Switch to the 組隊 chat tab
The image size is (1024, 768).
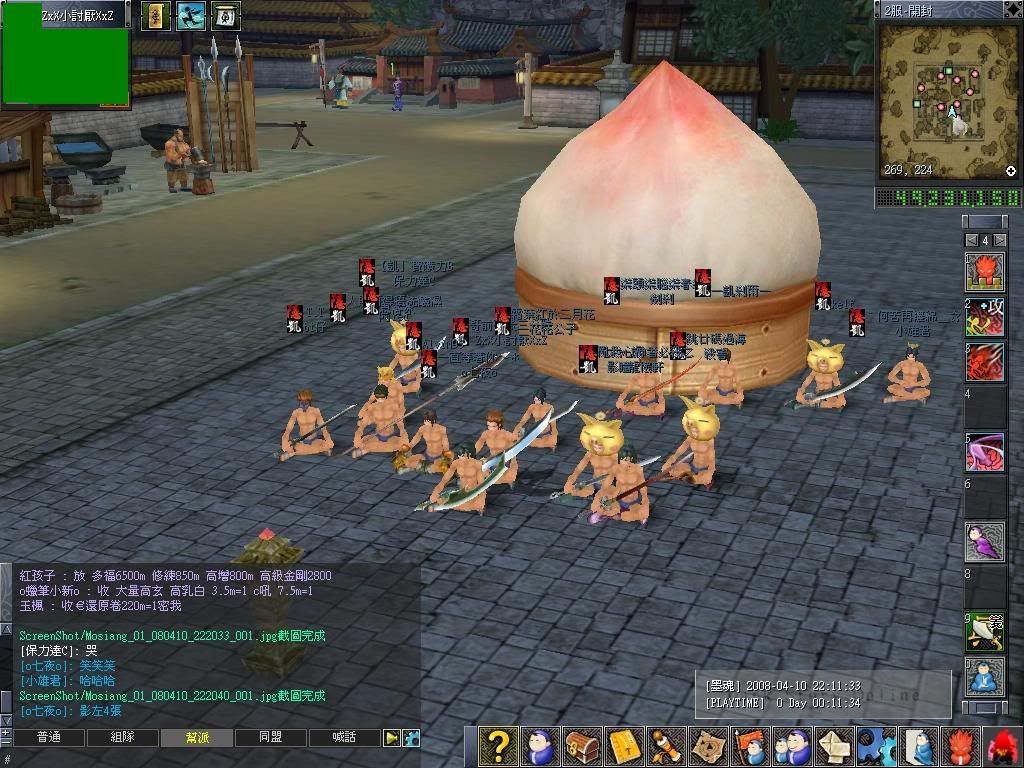tap(122, 738)
